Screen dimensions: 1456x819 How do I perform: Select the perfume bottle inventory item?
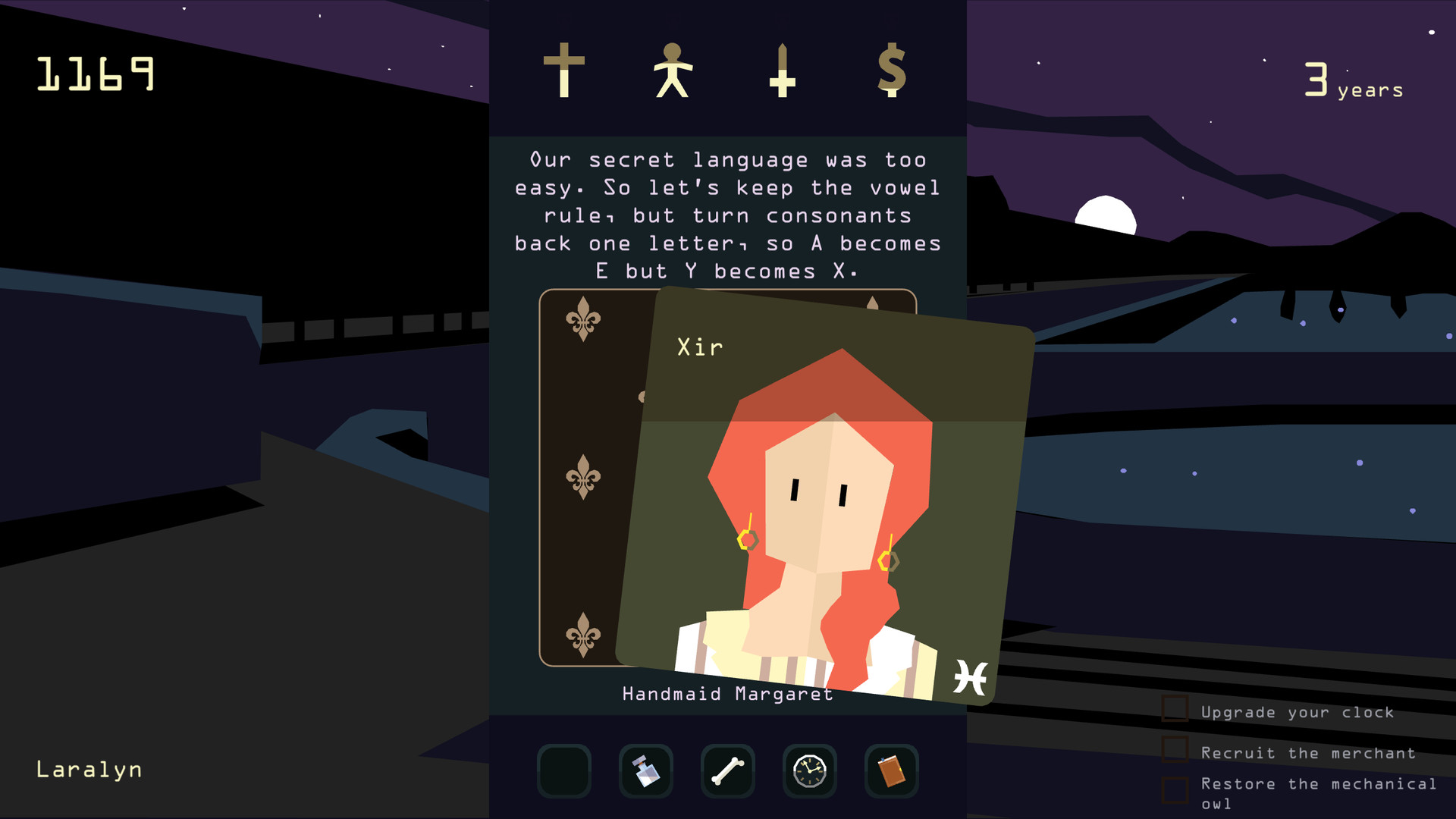[x=646, y=770]
